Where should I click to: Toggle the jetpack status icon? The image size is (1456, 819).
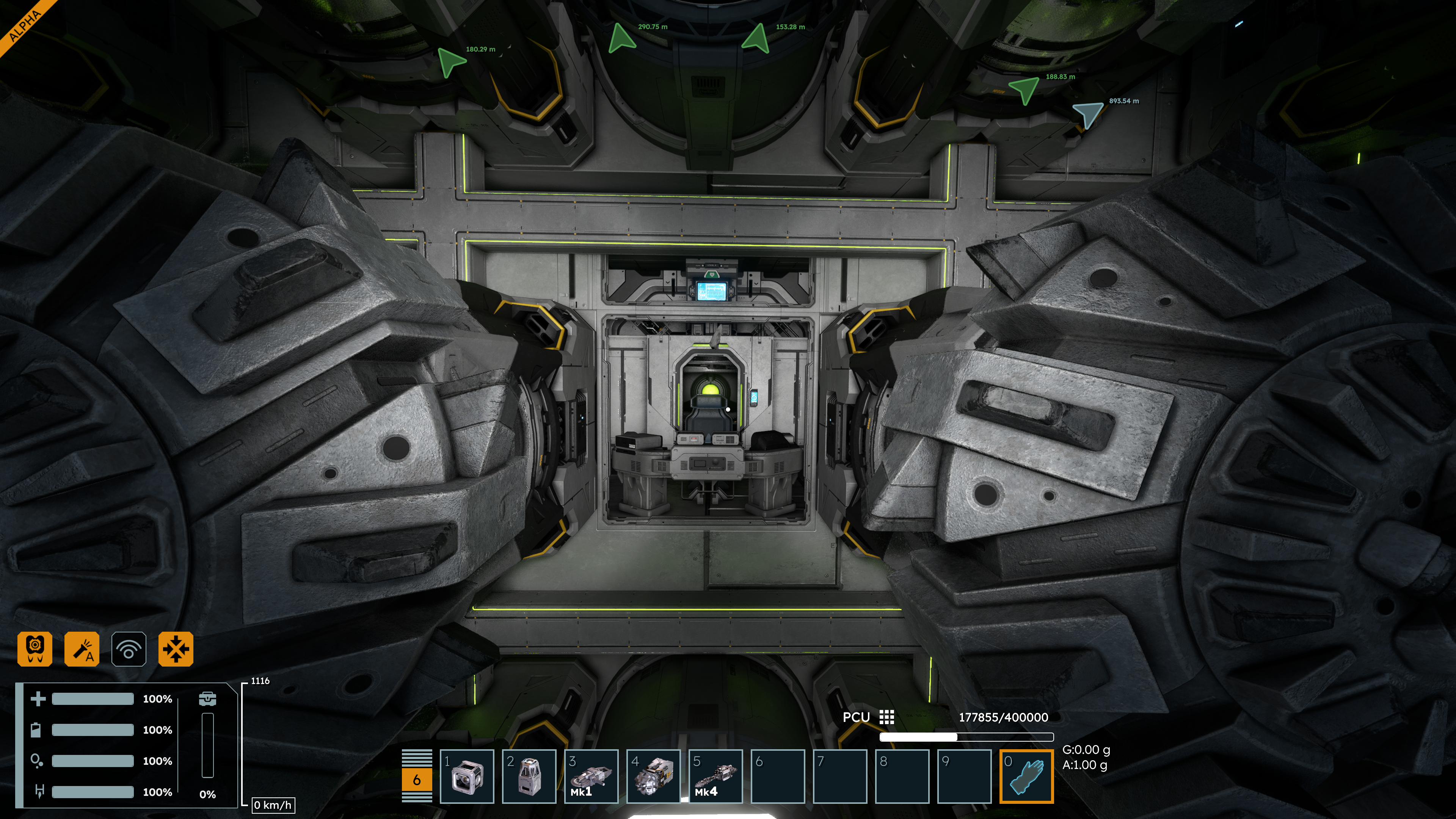(35, 649)
